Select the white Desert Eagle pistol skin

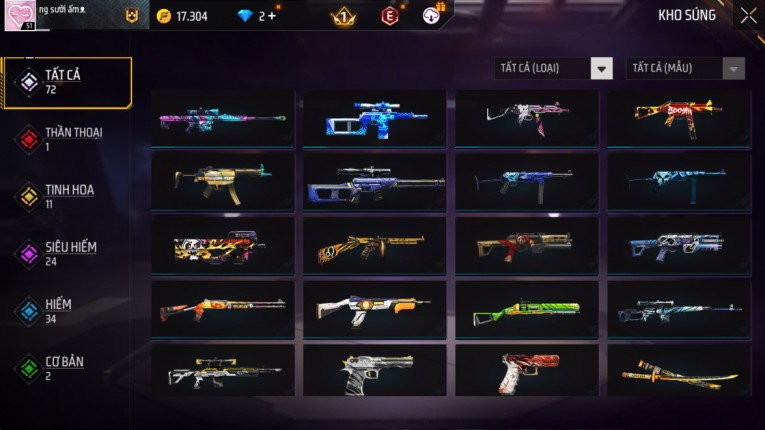375,370
